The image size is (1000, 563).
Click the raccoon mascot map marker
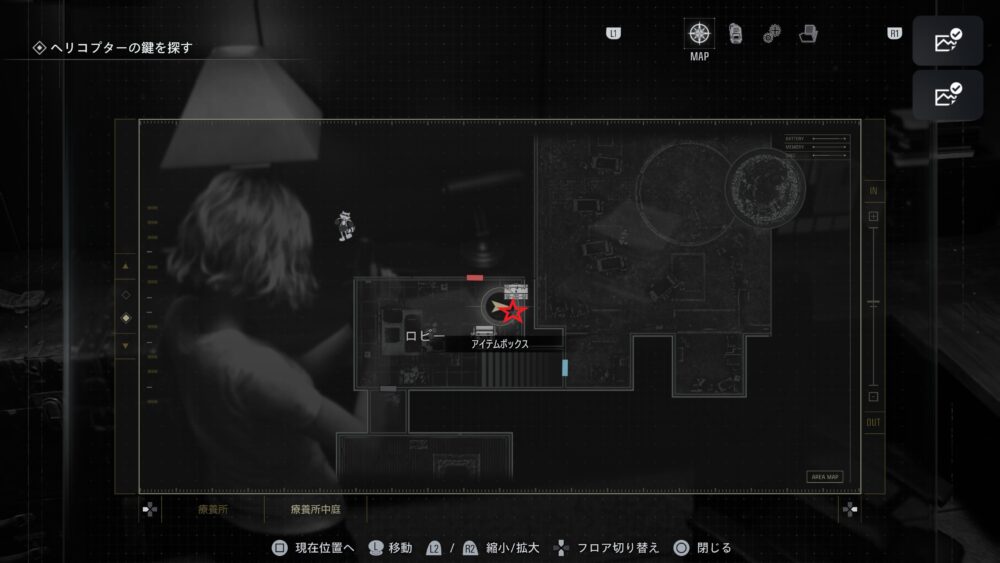point(345,225)
